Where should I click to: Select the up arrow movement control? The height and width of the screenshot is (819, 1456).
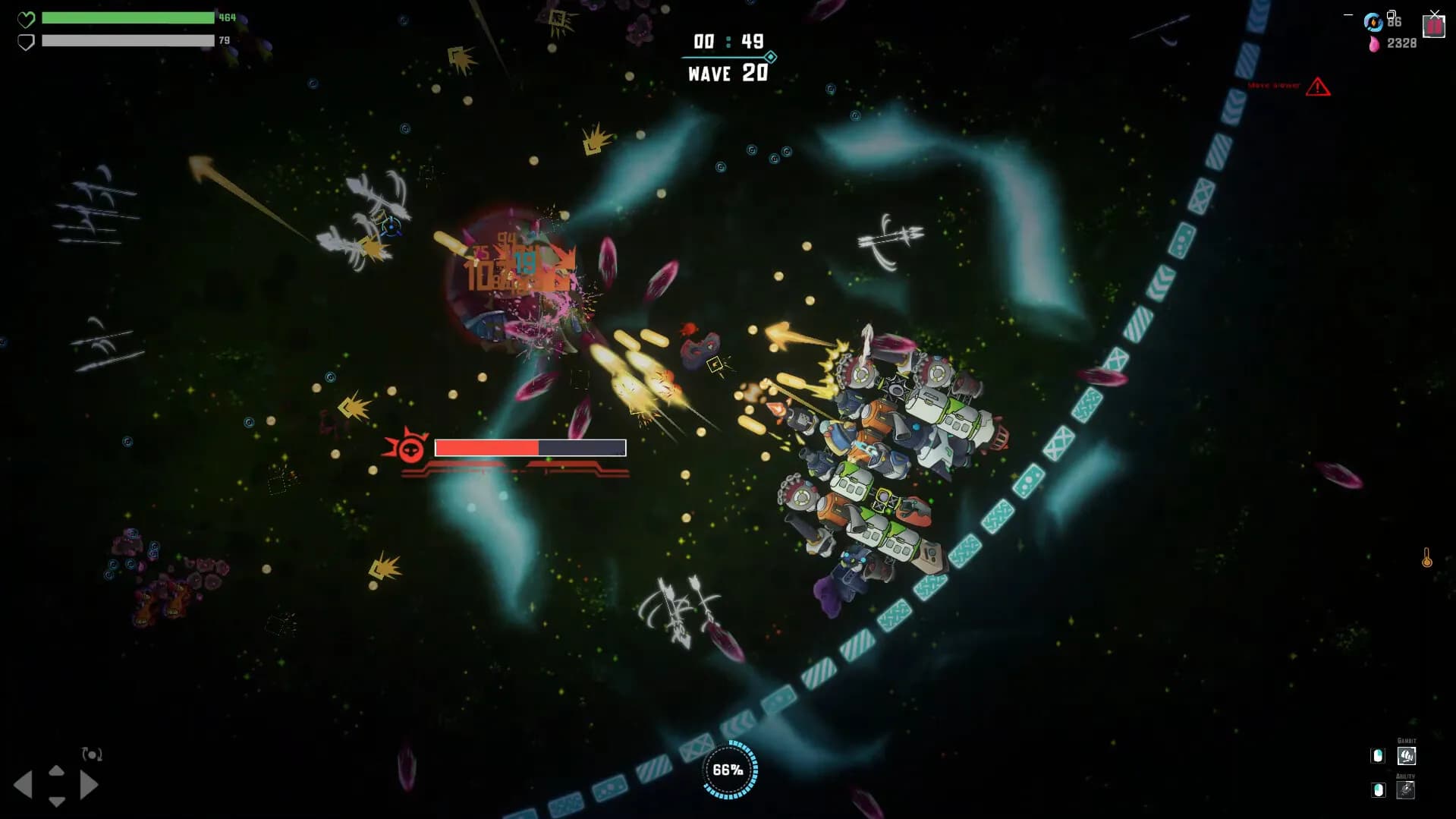[x=56, y=771]
